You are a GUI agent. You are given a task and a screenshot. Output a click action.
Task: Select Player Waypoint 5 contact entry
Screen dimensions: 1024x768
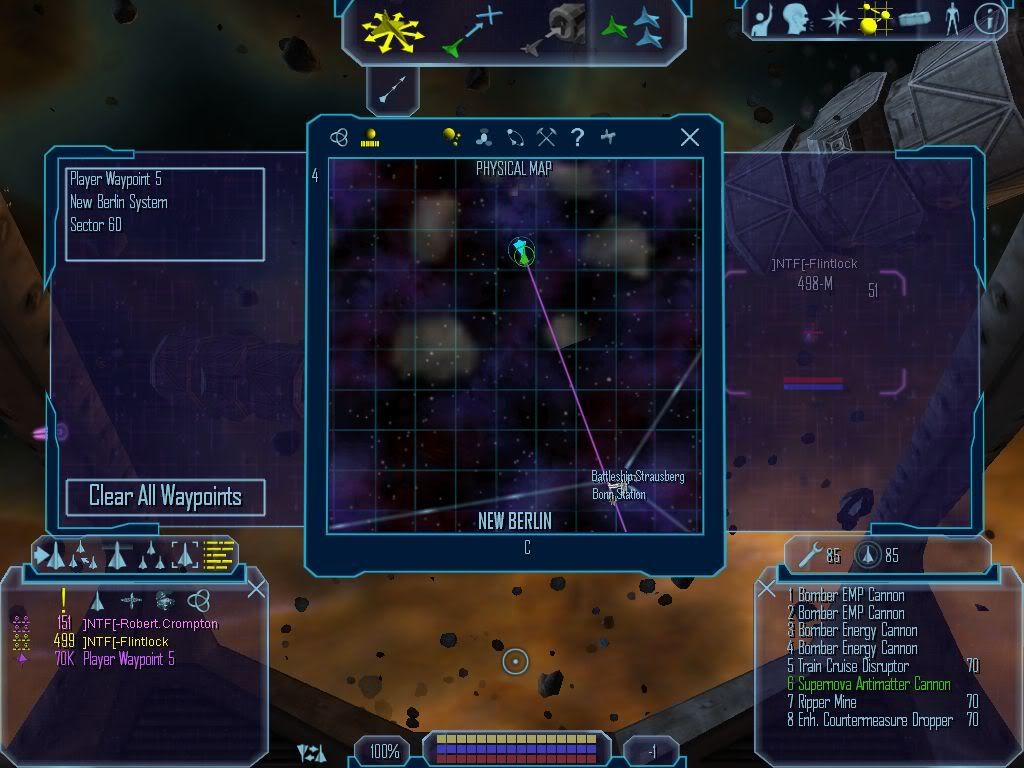(x=128, y=659)
